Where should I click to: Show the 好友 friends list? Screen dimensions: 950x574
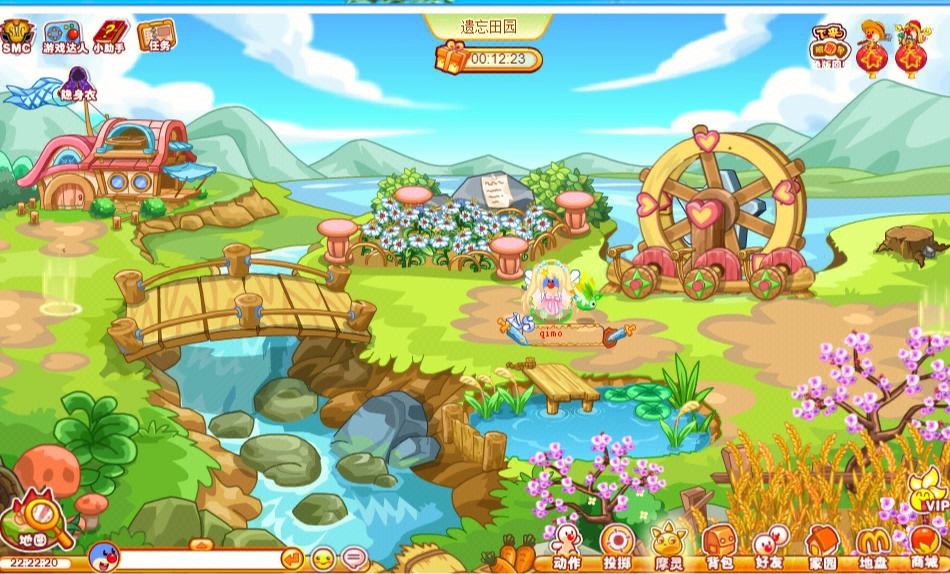pos(769,548)
